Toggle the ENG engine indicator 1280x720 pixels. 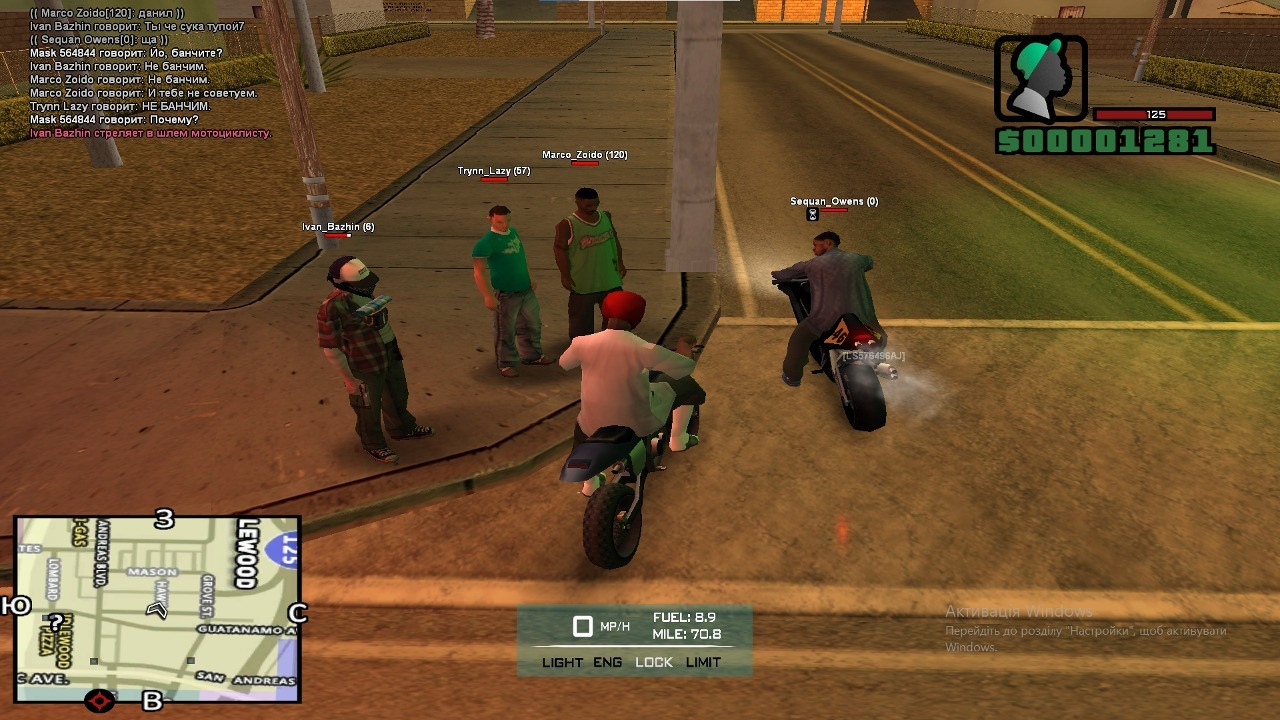point(607,662)
